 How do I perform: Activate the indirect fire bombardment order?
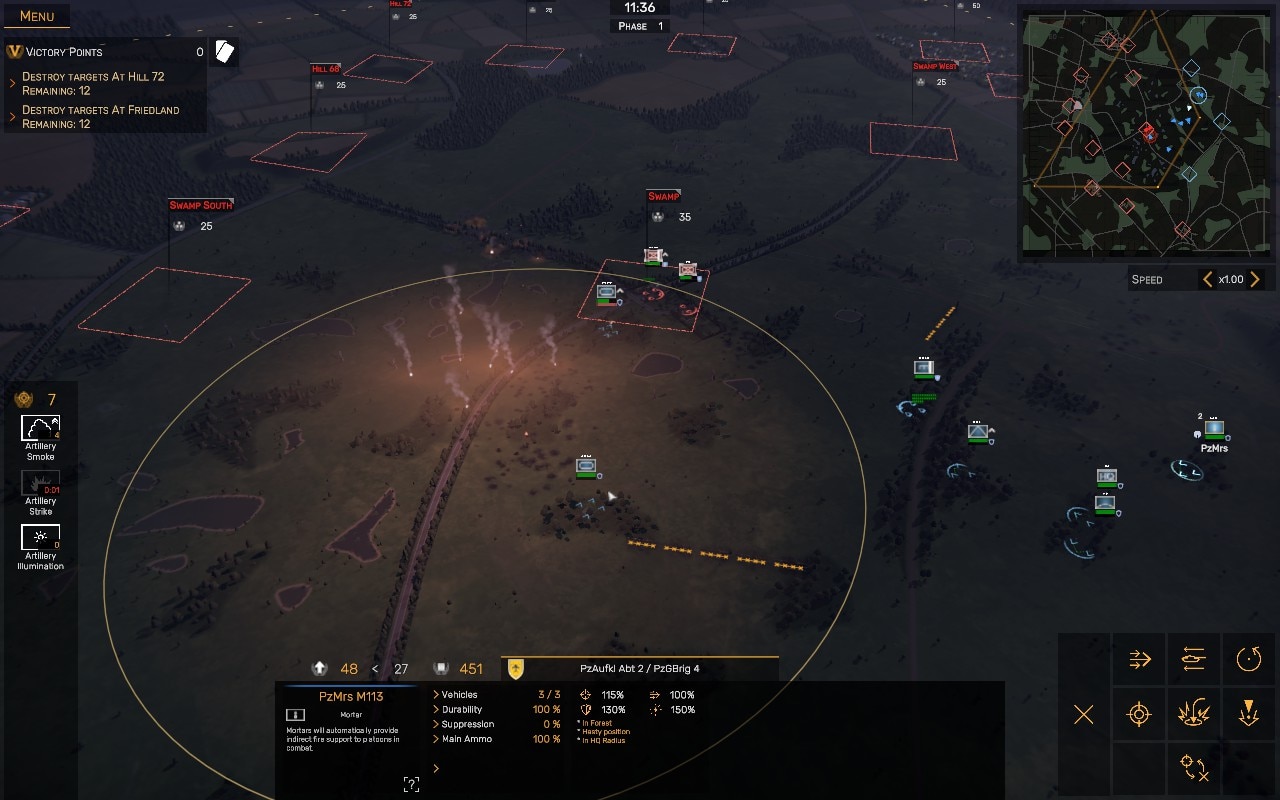(1194, 714)
